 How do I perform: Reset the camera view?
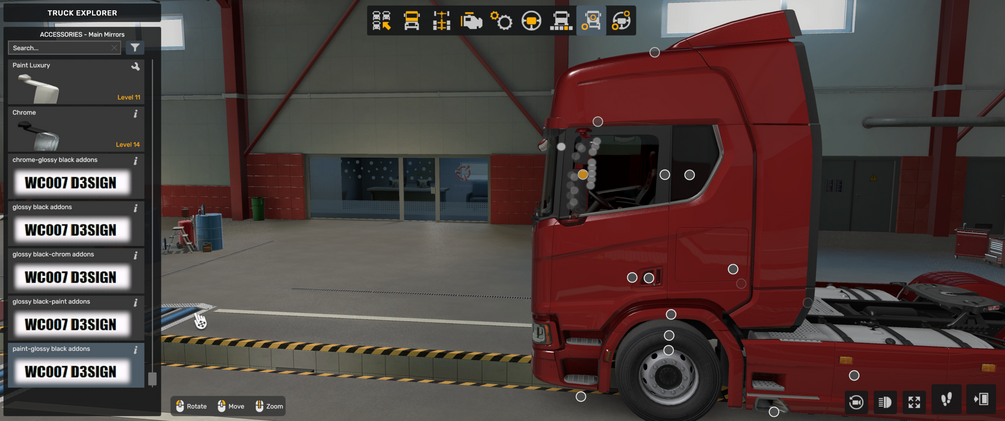[x=856, y=402]
